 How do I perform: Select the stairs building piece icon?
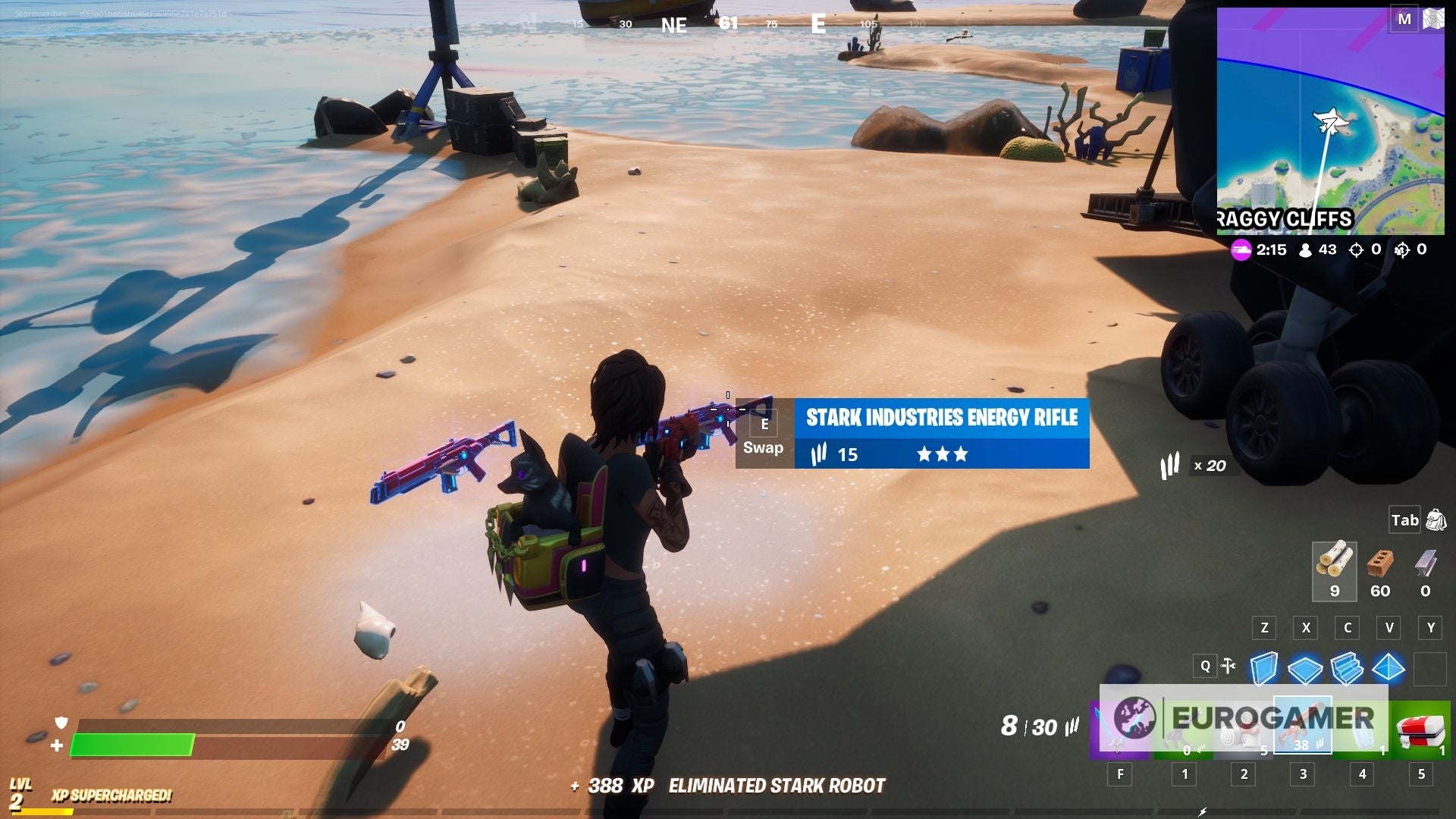pos(1347,667)
